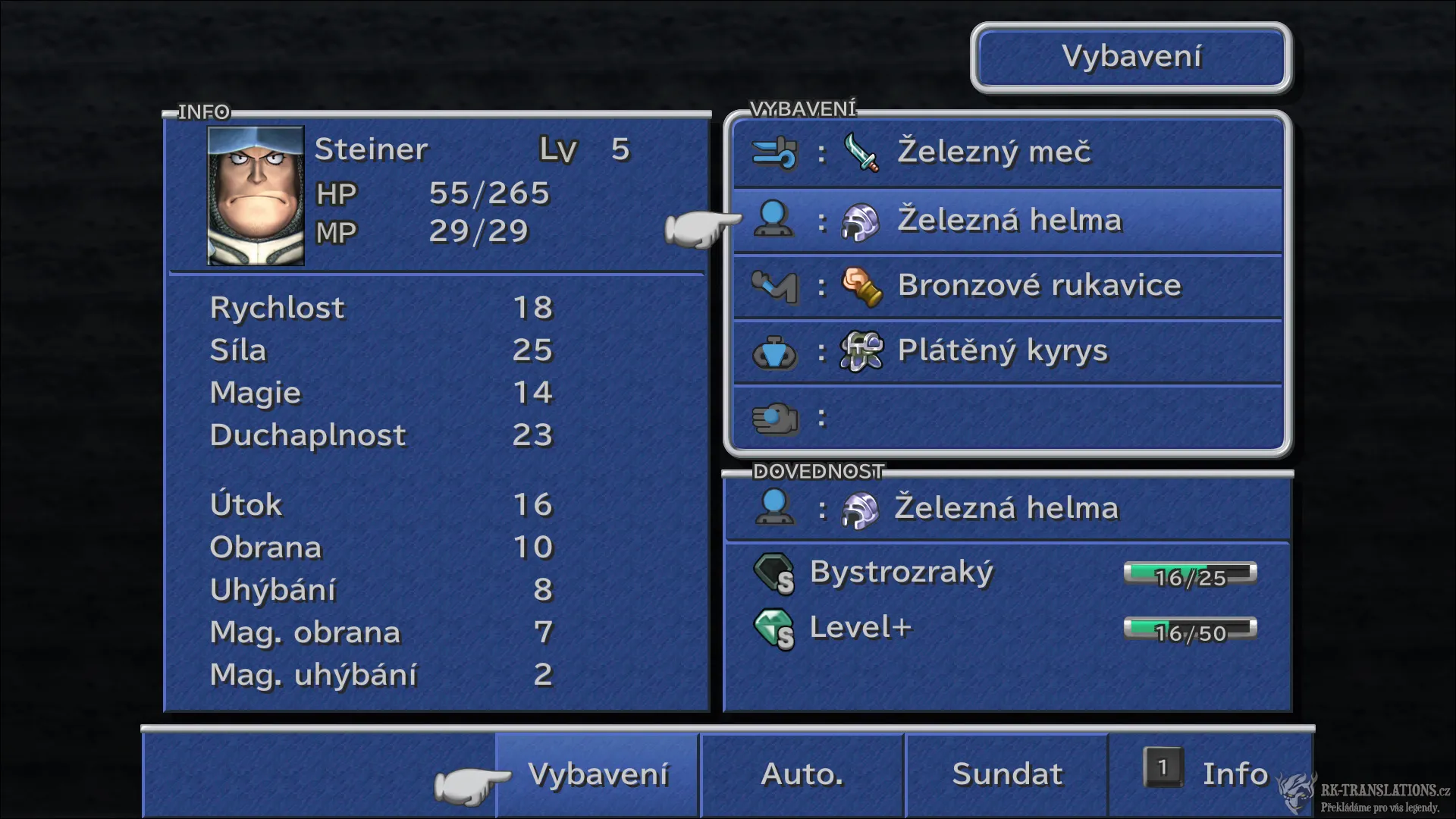The image size is (1456, 819).
Task: Click the Vybavení title banner at top
Action: click(x=1131, y=57)
